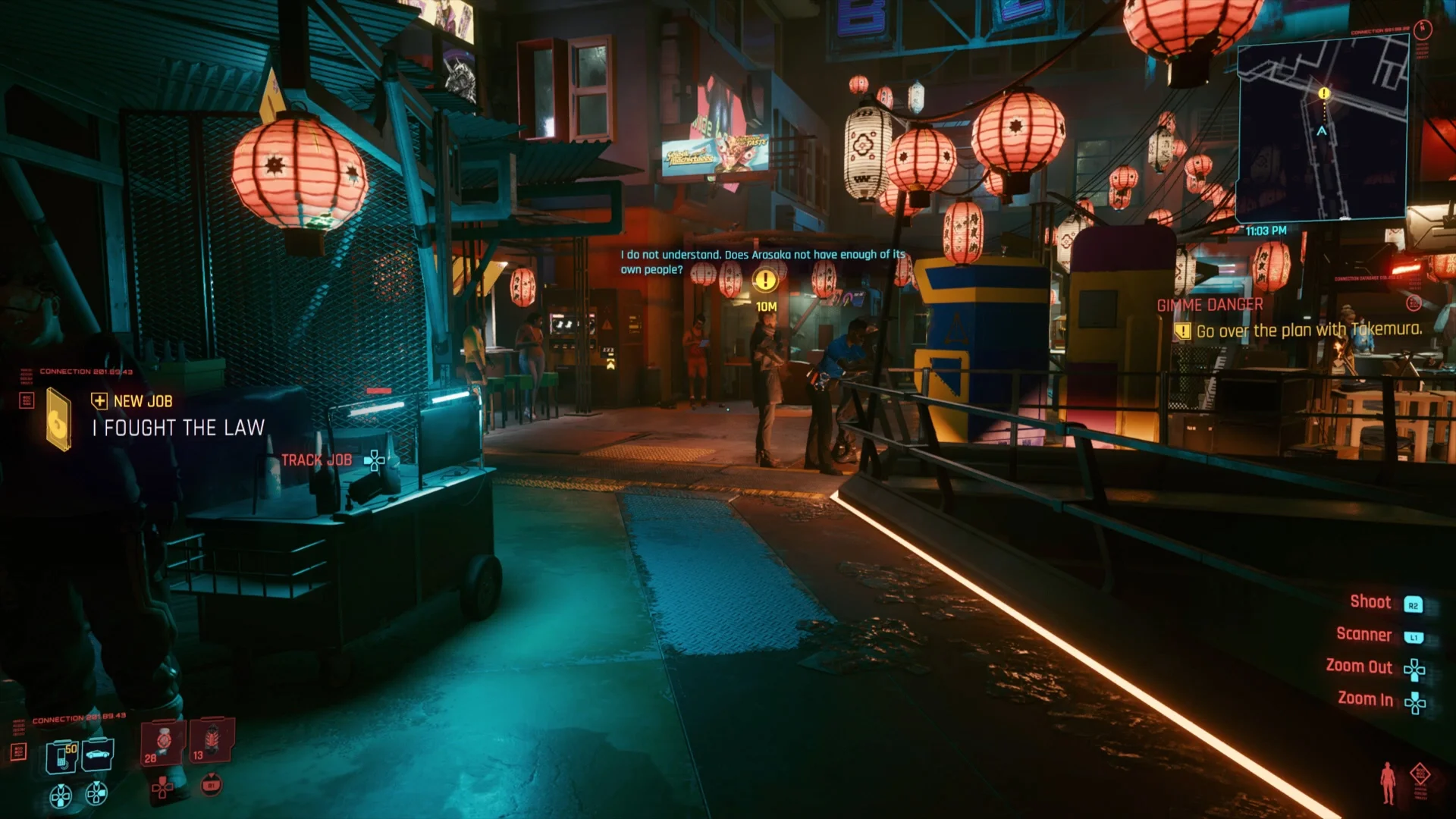The image size is (1456, 819).
Task: Toggle the phone d-pad down control
Action: click(x=61, y=794)
